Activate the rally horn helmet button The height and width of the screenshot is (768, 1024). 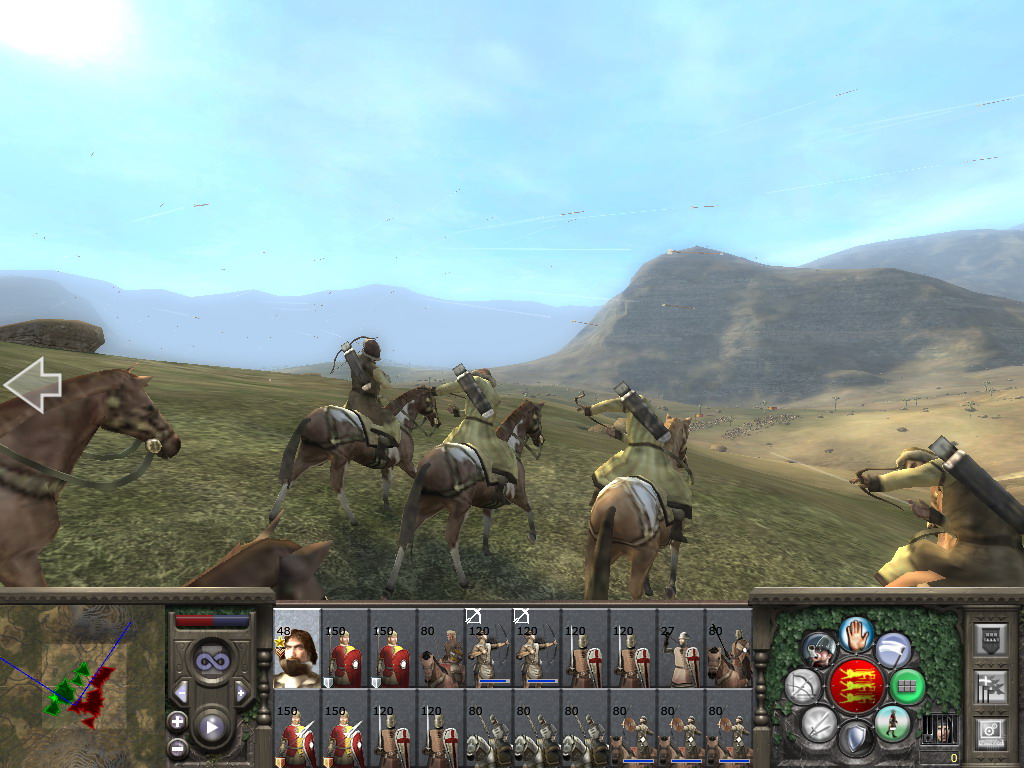[x=818, y=650]
